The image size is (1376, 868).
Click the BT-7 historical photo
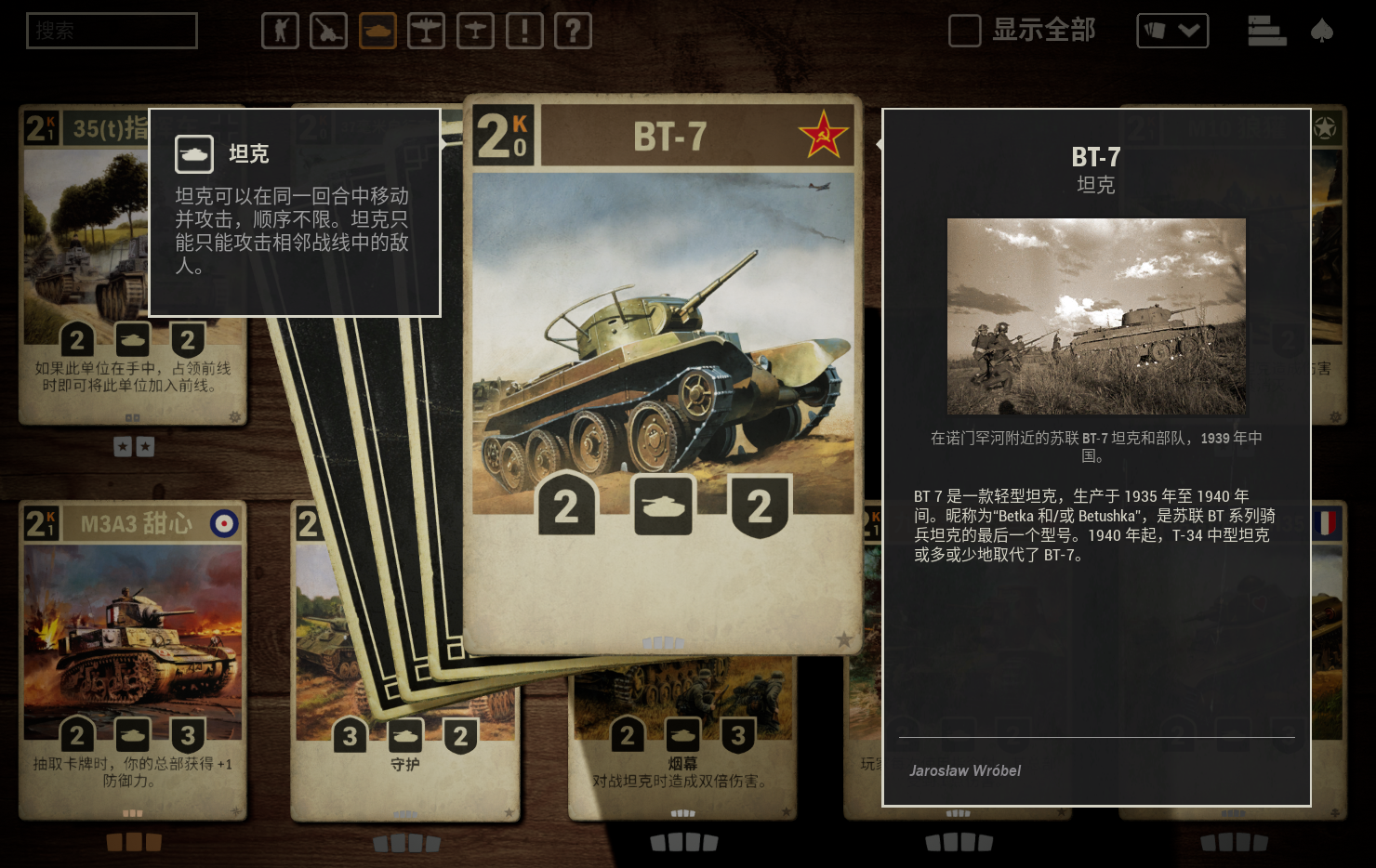tap(1095, 316)
